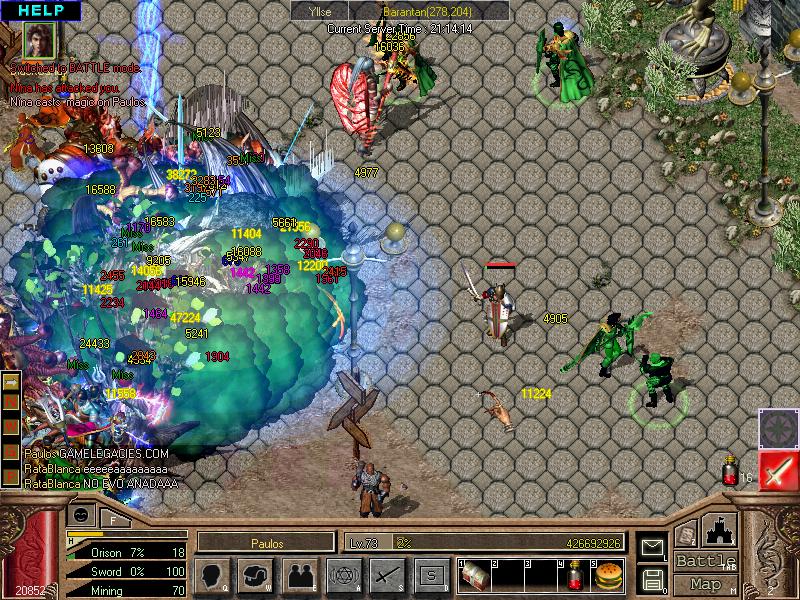The height and width of the screenshot is (600, 800).
Task: Toggle the Battle mode button
Action: click(706, 561)
